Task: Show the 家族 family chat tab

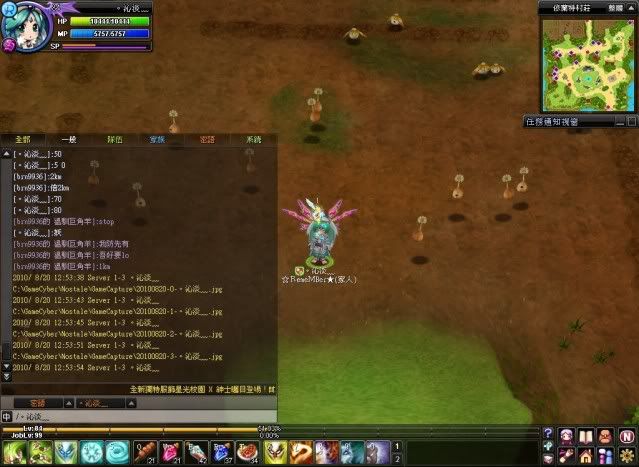Action: (x=157, y=140)
